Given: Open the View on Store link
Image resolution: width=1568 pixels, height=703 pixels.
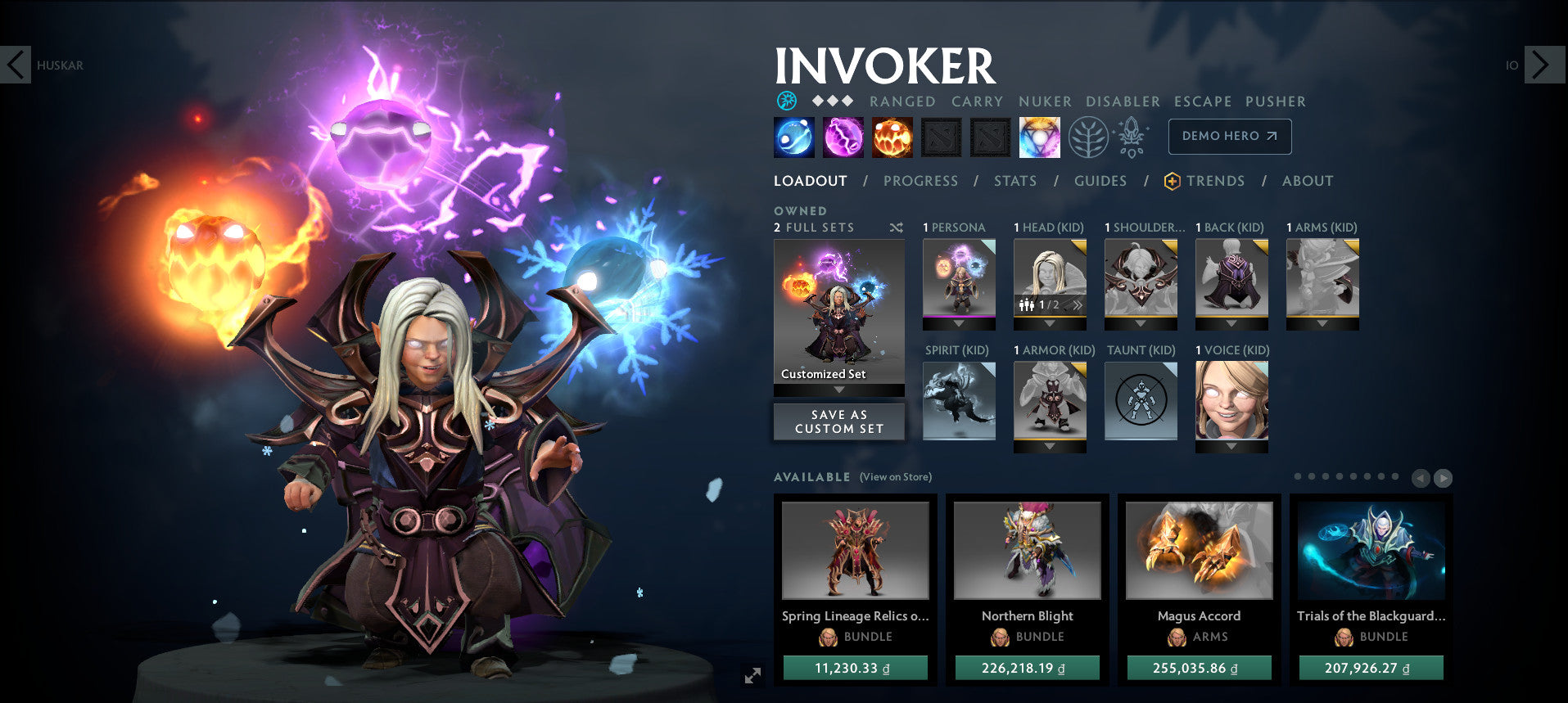Looking at the screenshot, I should 894,476.
